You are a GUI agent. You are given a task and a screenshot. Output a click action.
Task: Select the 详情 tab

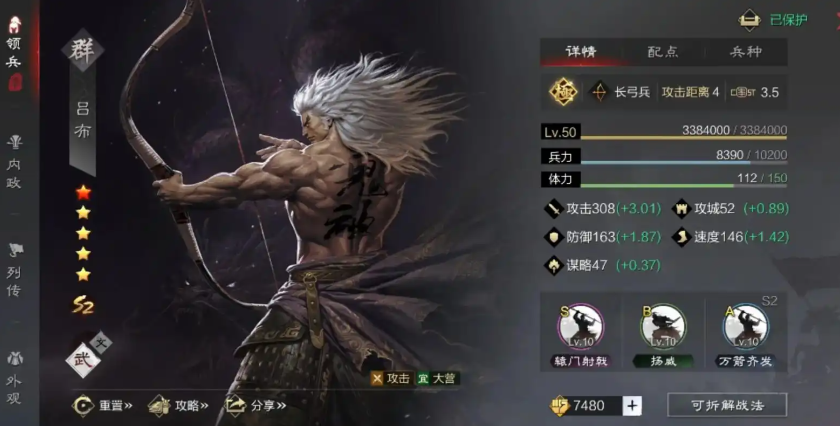[581, 52]
